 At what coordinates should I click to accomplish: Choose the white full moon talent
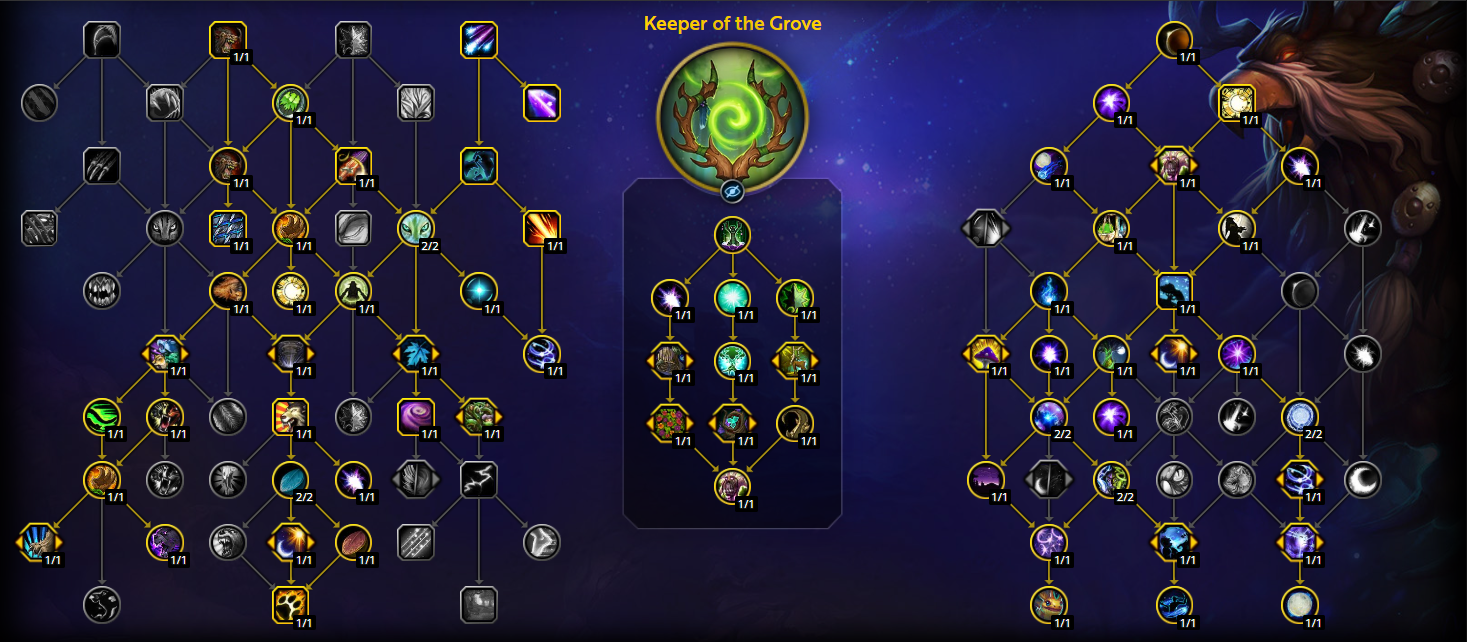tap(1299, 604)
